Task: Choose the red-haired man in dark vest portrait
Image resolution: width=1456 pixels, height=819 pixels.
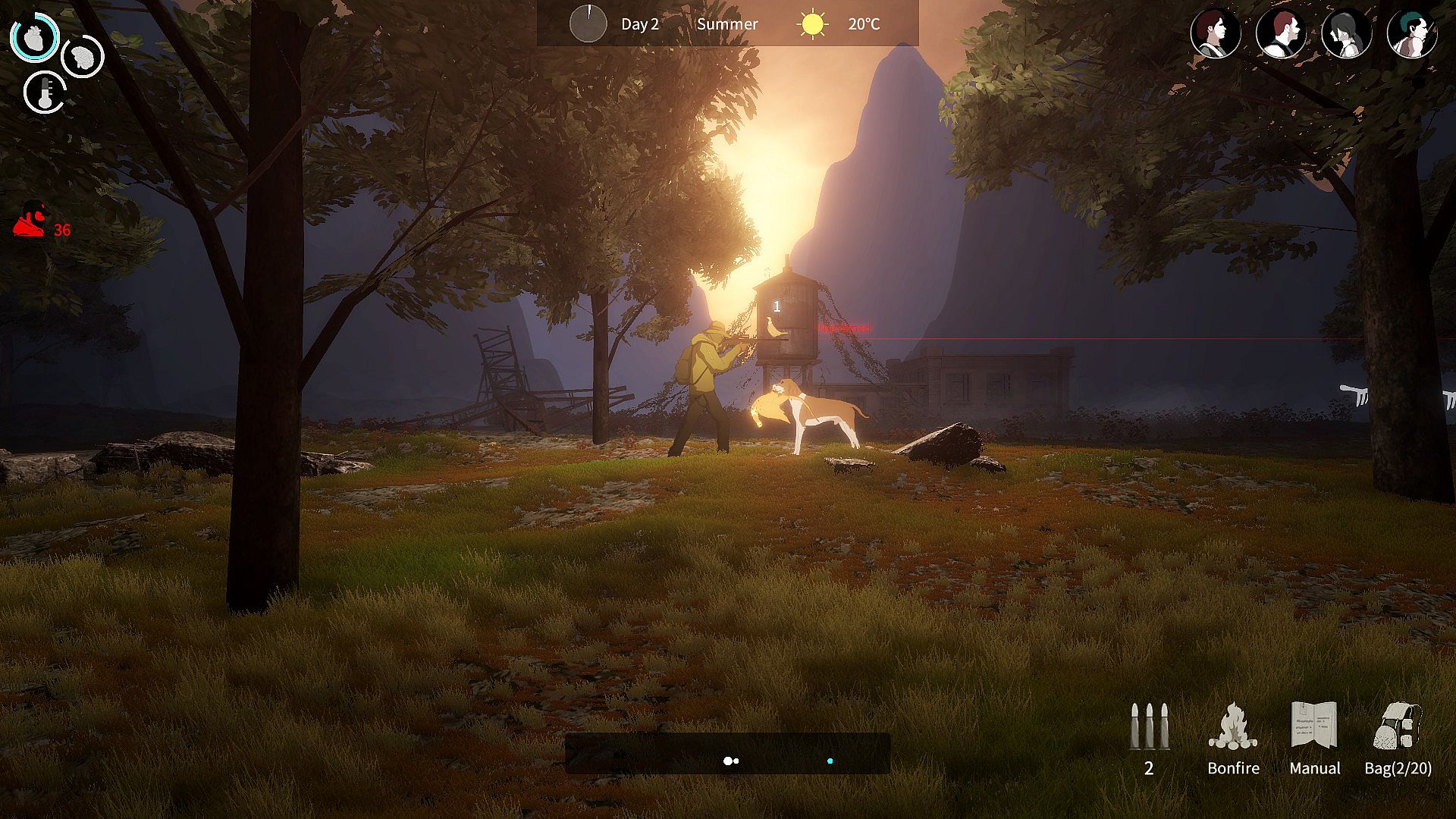Action: tap(1281, 33)
